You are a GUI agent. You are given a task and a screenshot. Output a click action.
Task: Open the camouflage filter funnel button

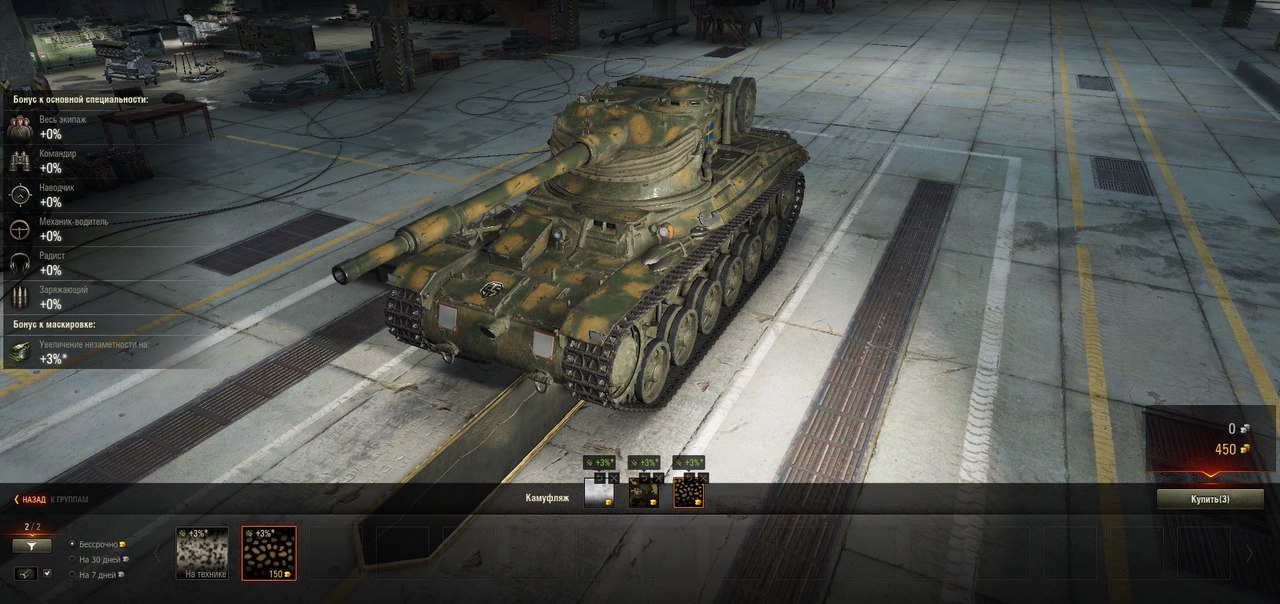(x=32, y=546)
